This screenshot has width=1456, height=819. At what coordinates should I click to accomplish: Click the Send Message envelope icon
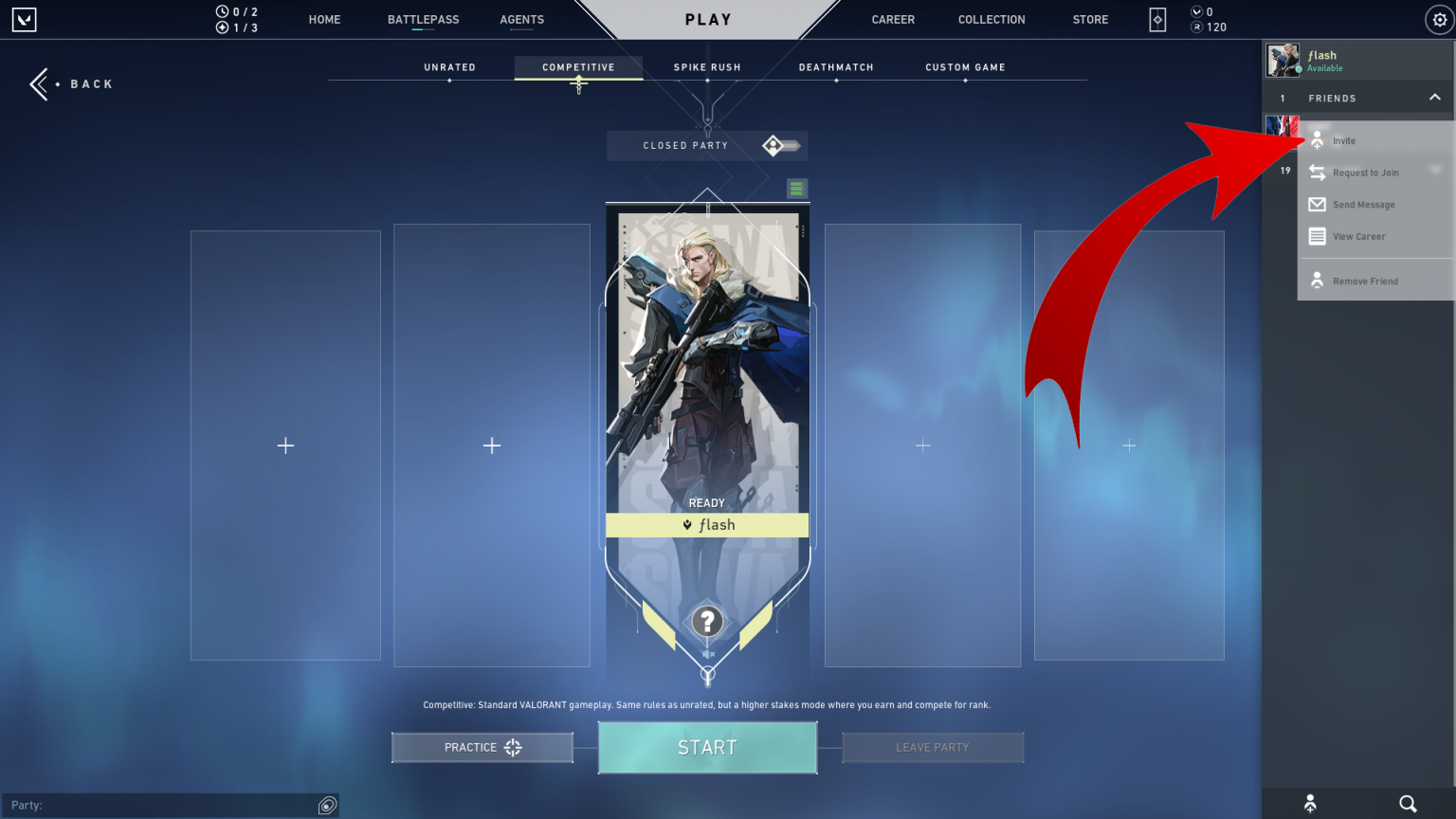tap(1317, 204)
